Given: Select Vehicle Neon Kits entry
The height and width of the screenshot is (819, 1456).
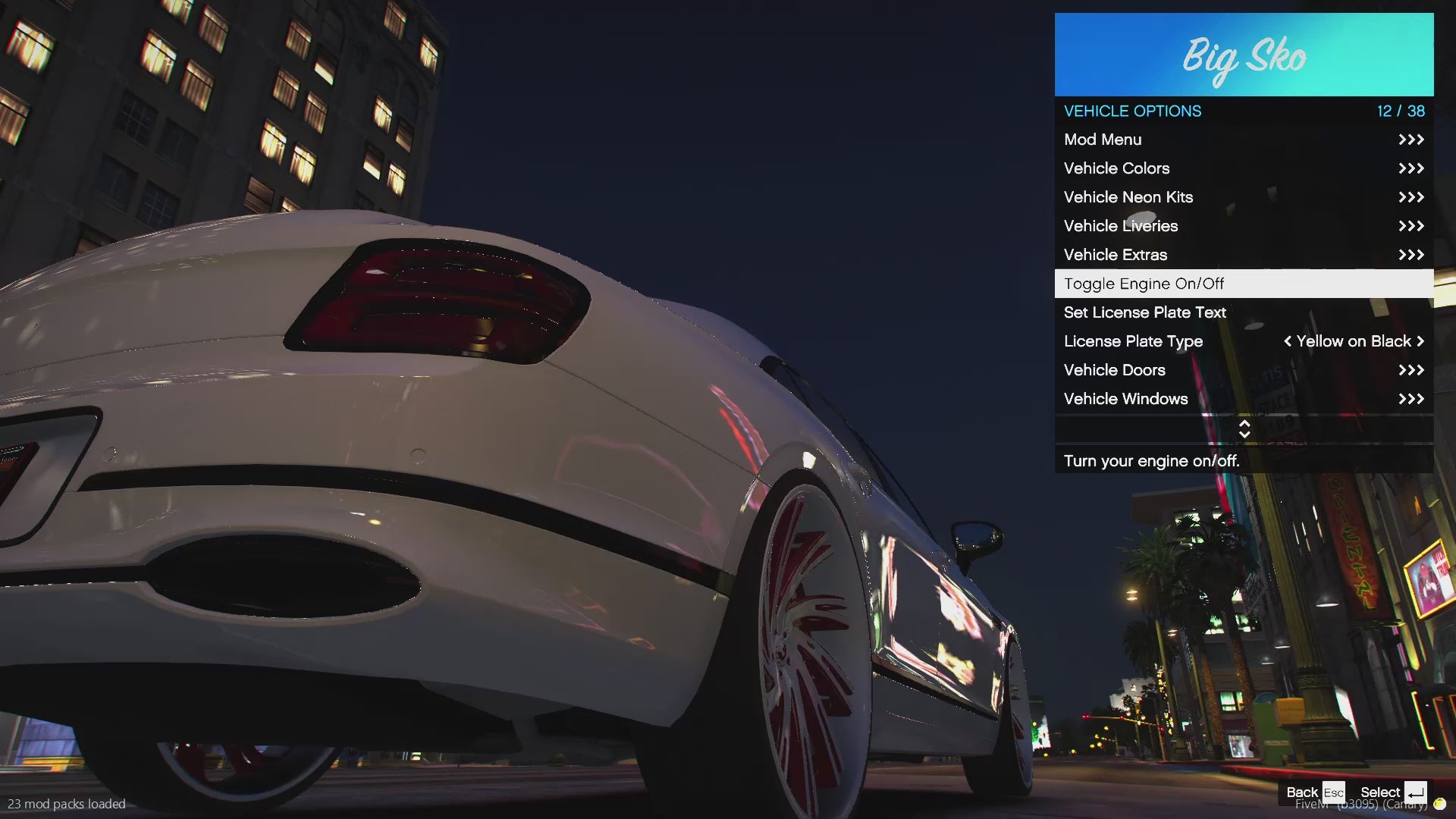Looking at the screenshot, I should (1244, 197).
